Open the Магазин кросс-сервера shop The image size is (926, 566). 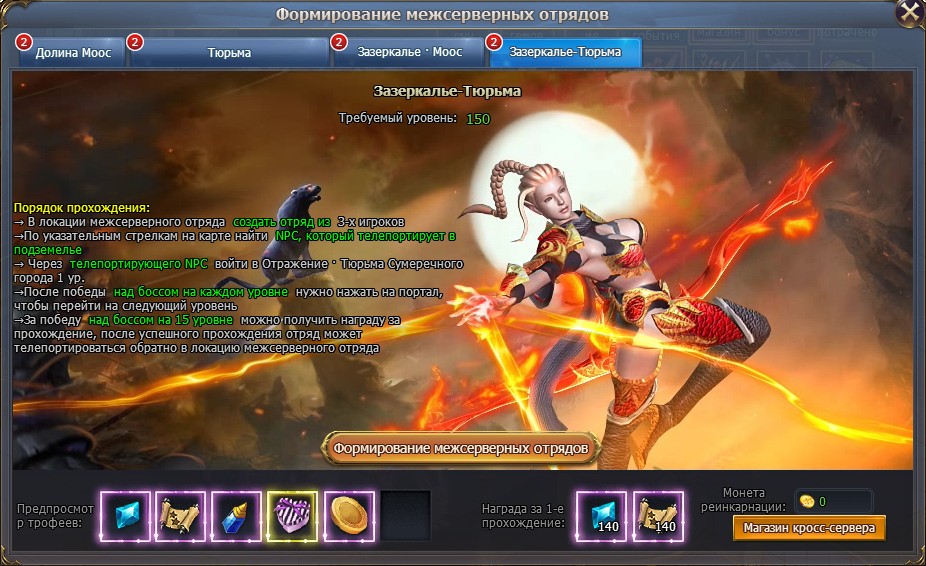pos(808,527)
